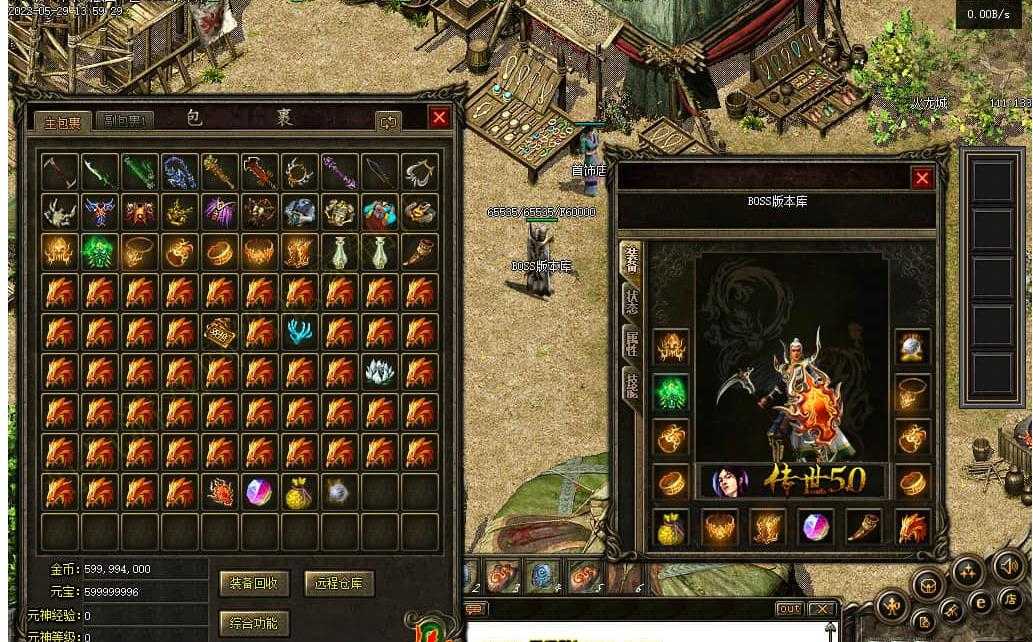Screen dimensions: 1033x642
Task: Pick the scroll book item in bag
Action: 220,332
